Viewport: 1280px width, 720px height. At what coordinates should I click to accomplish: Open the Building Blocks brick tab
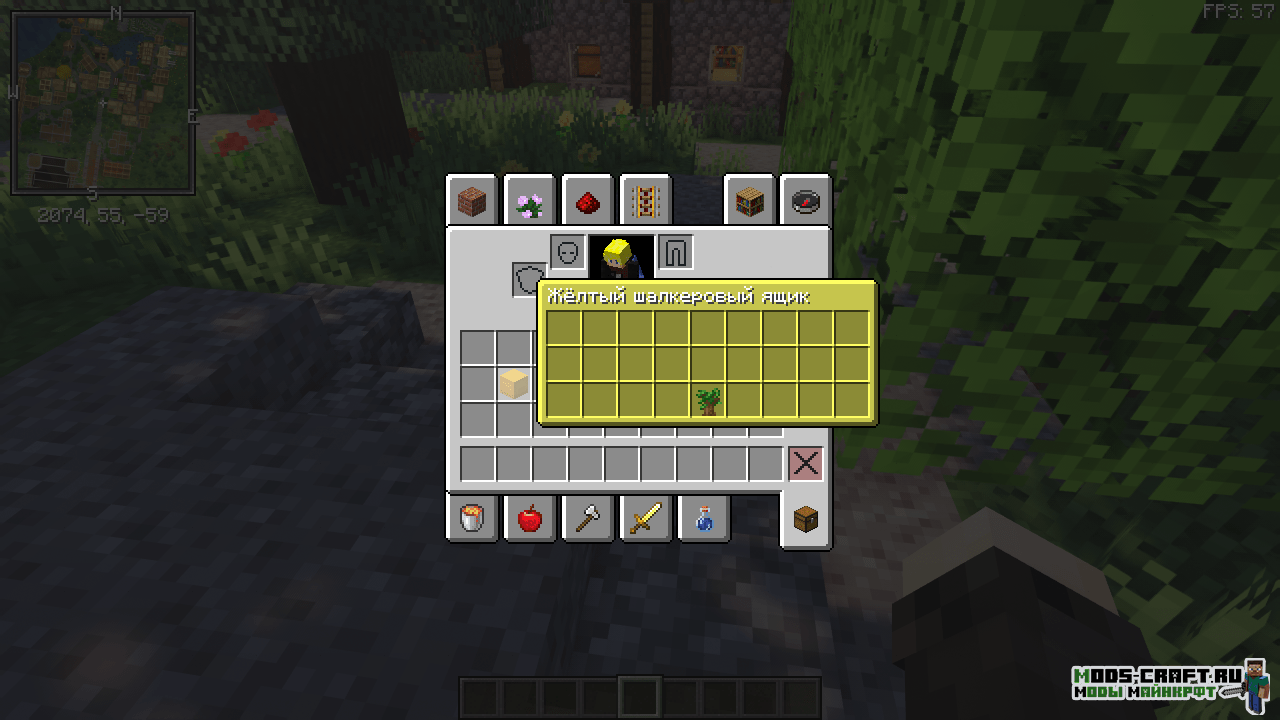(x=472, y=202)
